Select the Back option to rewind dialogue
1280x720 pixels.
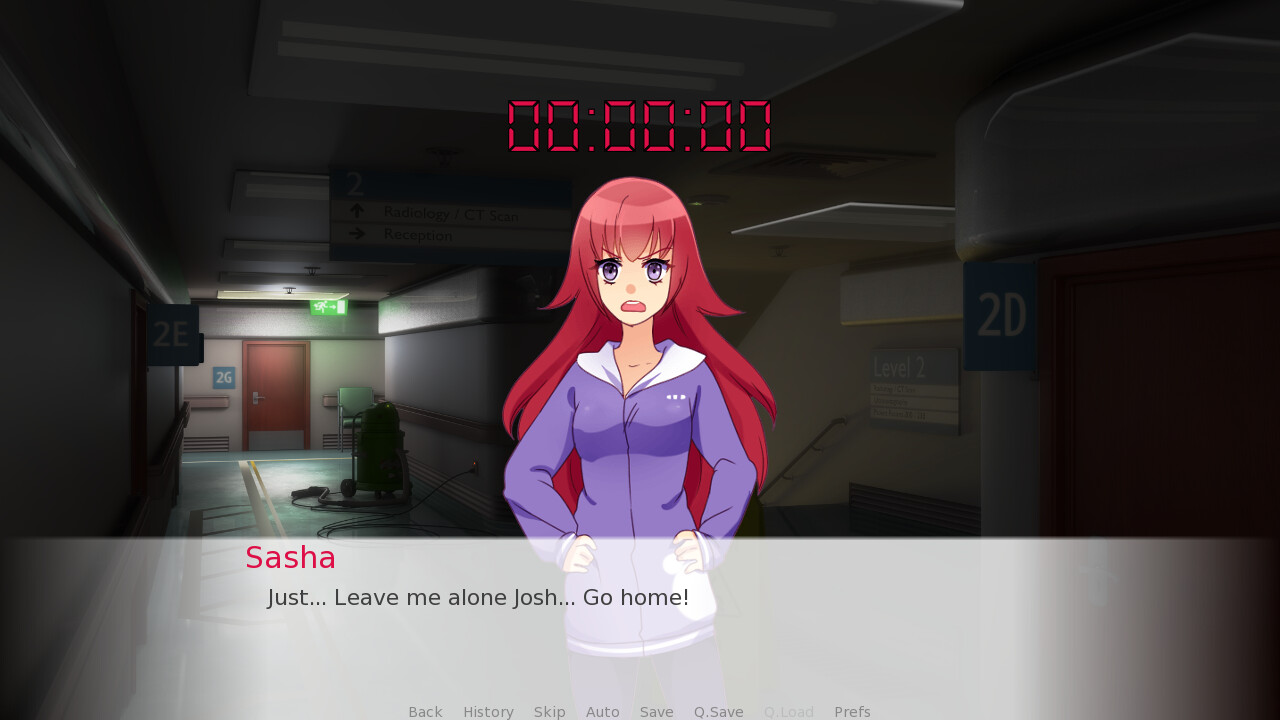tap(425, 711)
